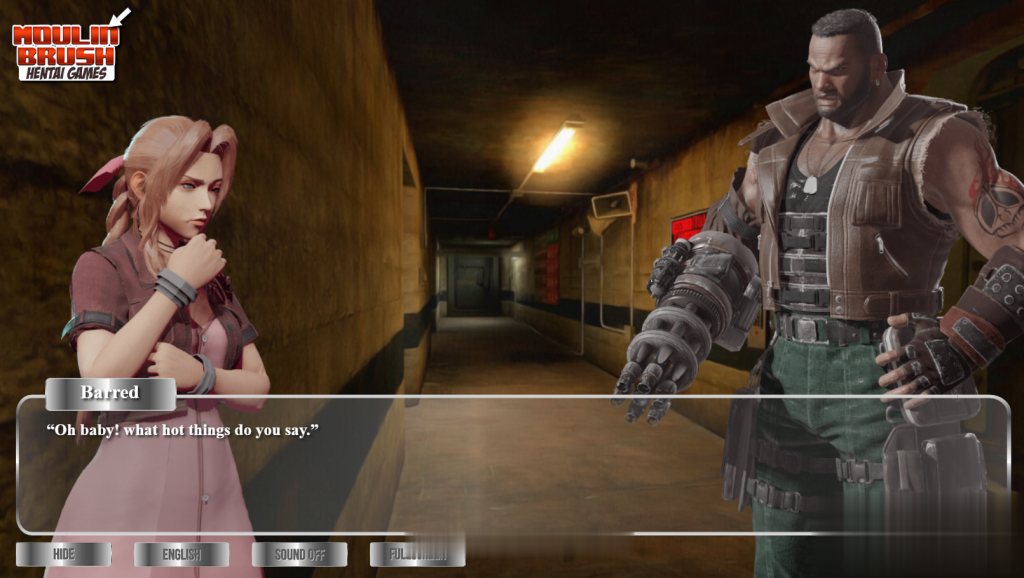1024x578 pixels.
Task: Switch to fullscreen mode
Action: 416,554
